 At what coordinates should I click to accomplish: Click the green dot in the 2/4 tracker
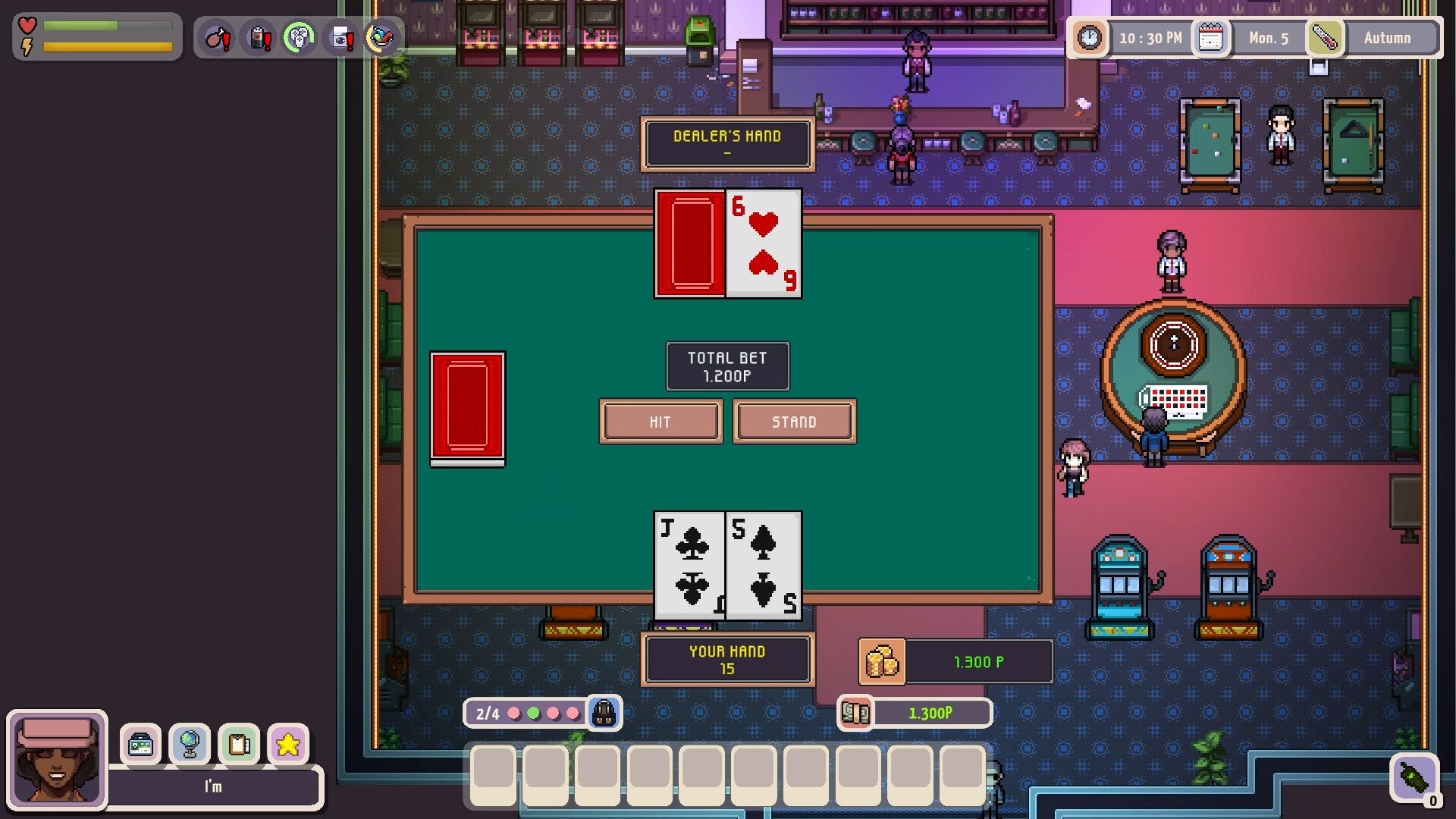pyautogui.click(x=532, y=713)
